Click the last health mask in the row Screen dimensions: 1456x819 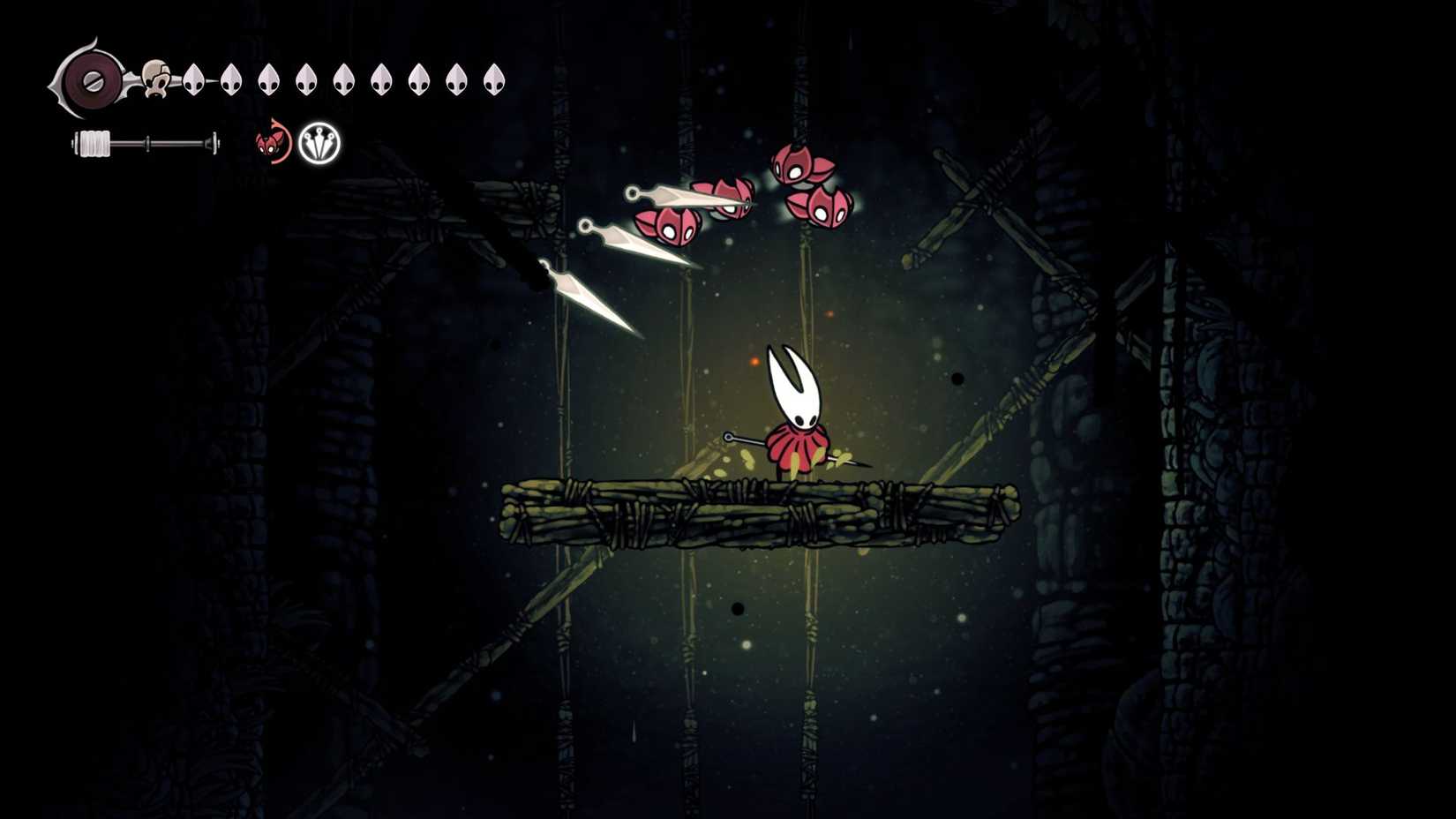pyautogui.click(x=492, y=79)
